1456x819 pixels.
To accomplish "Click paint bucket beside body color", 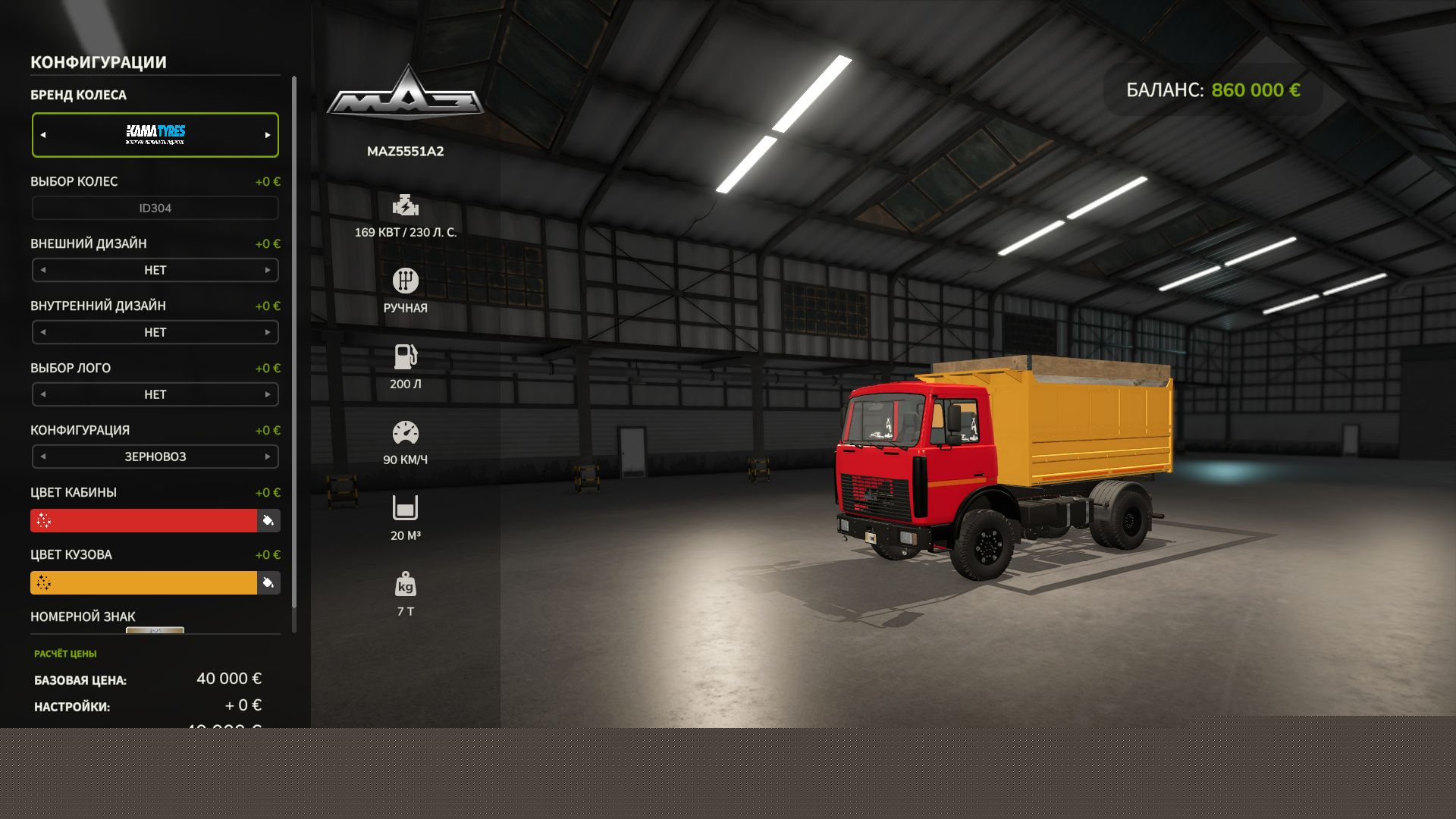I will coord(268,583).
